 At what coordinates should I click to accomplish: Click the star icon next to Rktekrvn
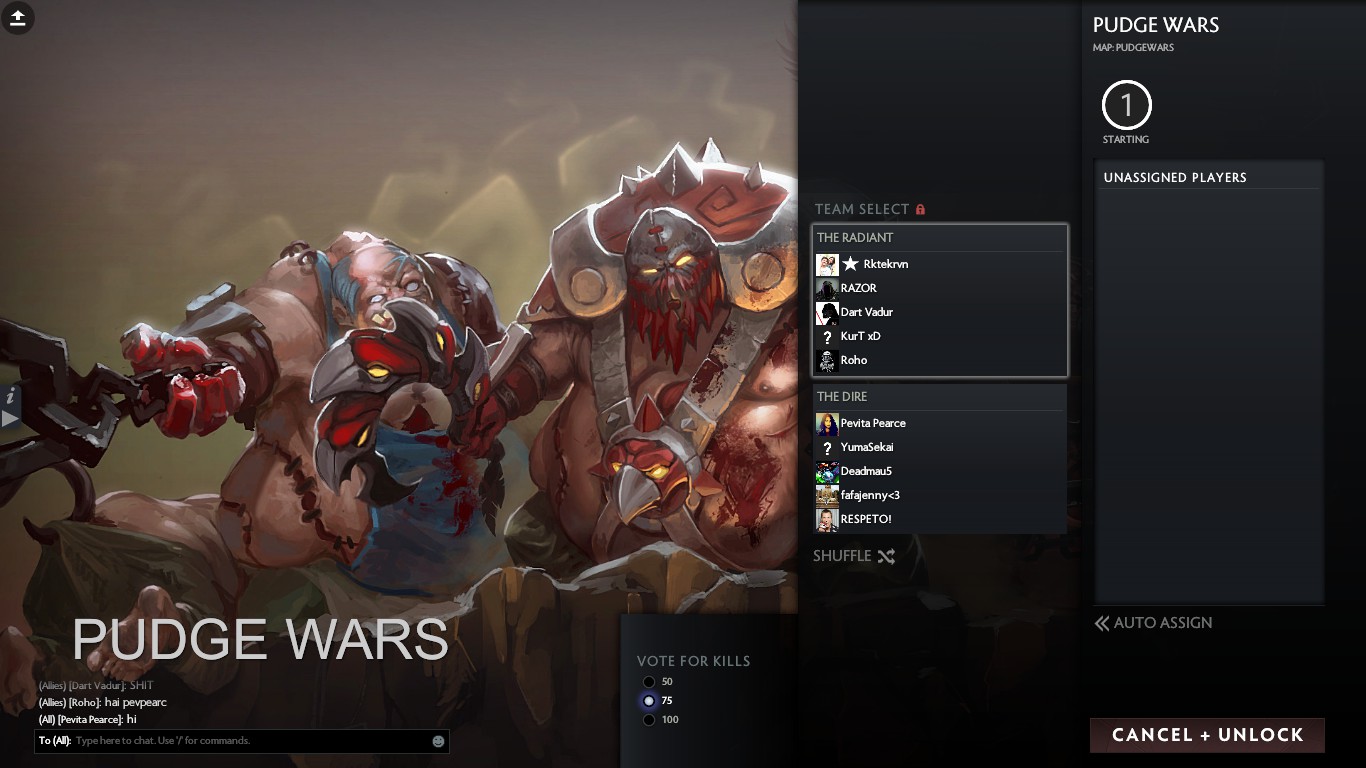pyautogui.click(x=851, y=263)
